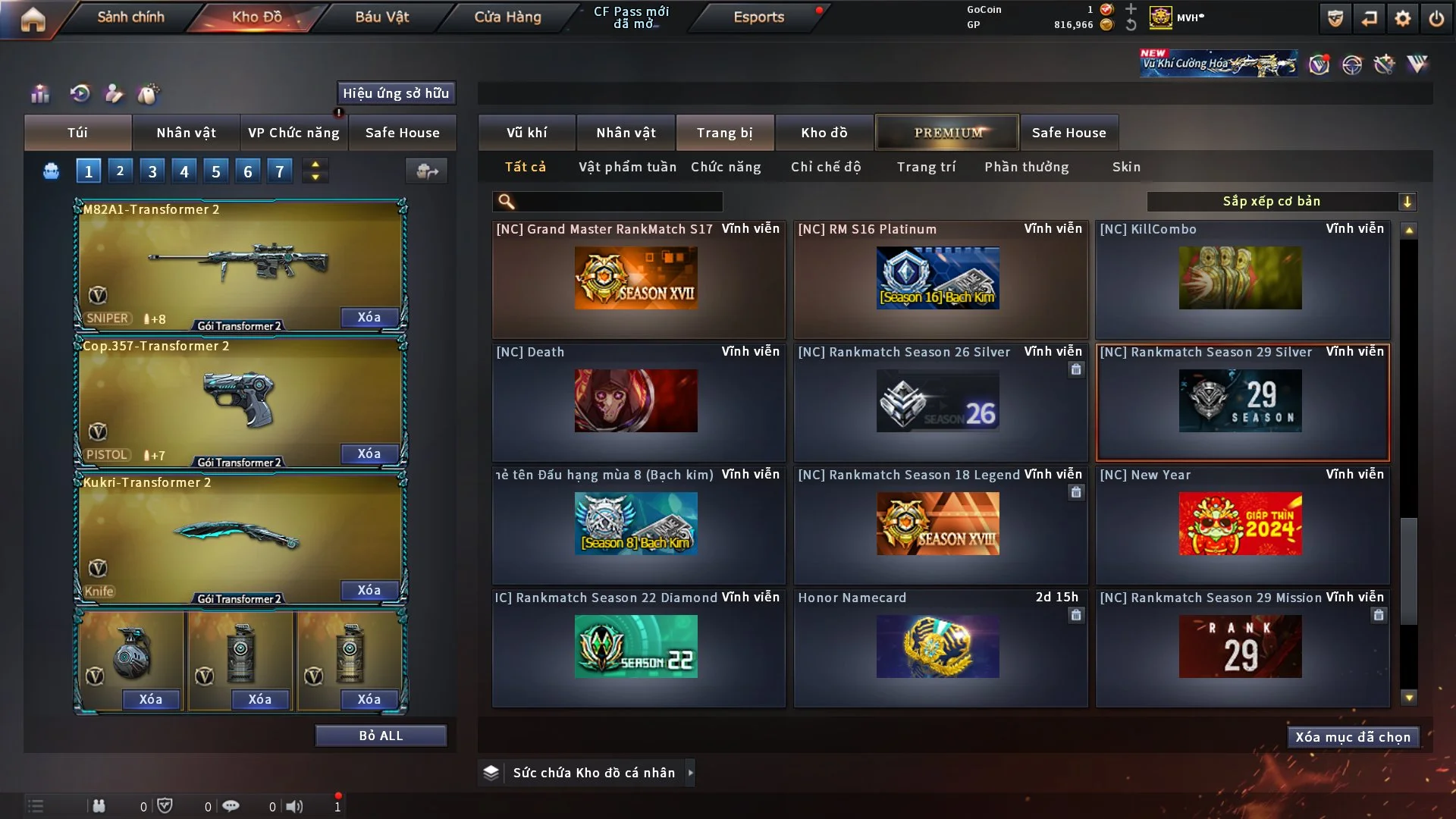Select loadout bag number 3
The image size is (1456, 819).
click(x=152, y=171)
